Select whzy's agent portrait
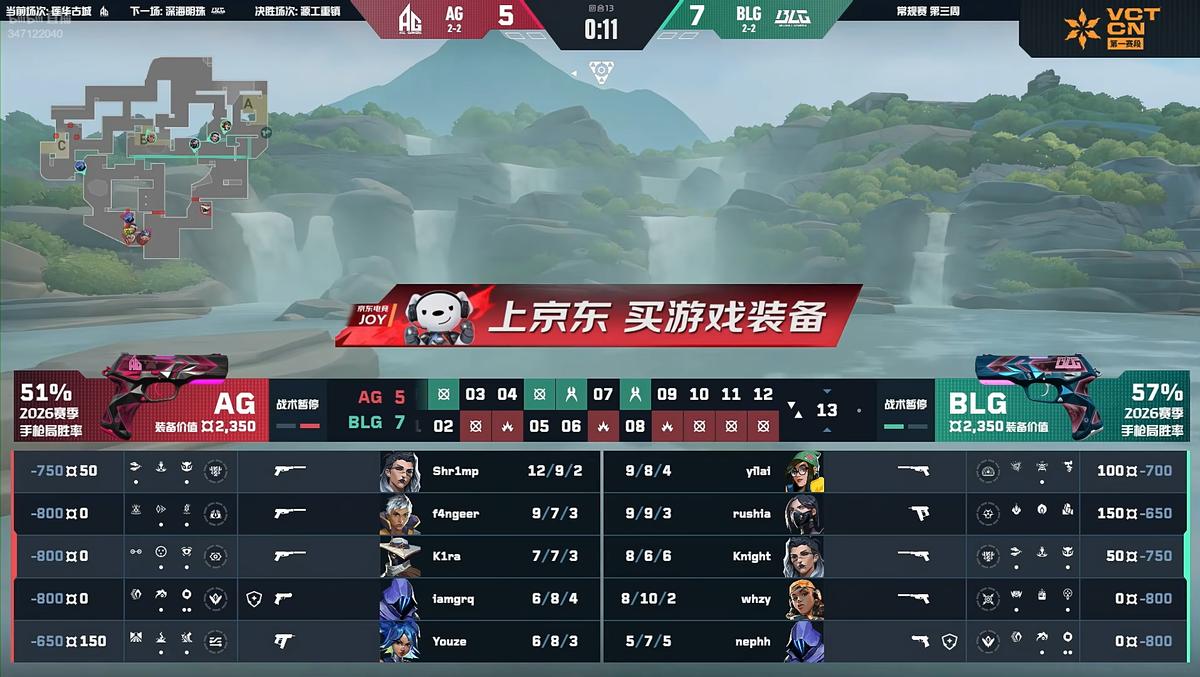This screenshot has width=1200, height=677. 803,599
